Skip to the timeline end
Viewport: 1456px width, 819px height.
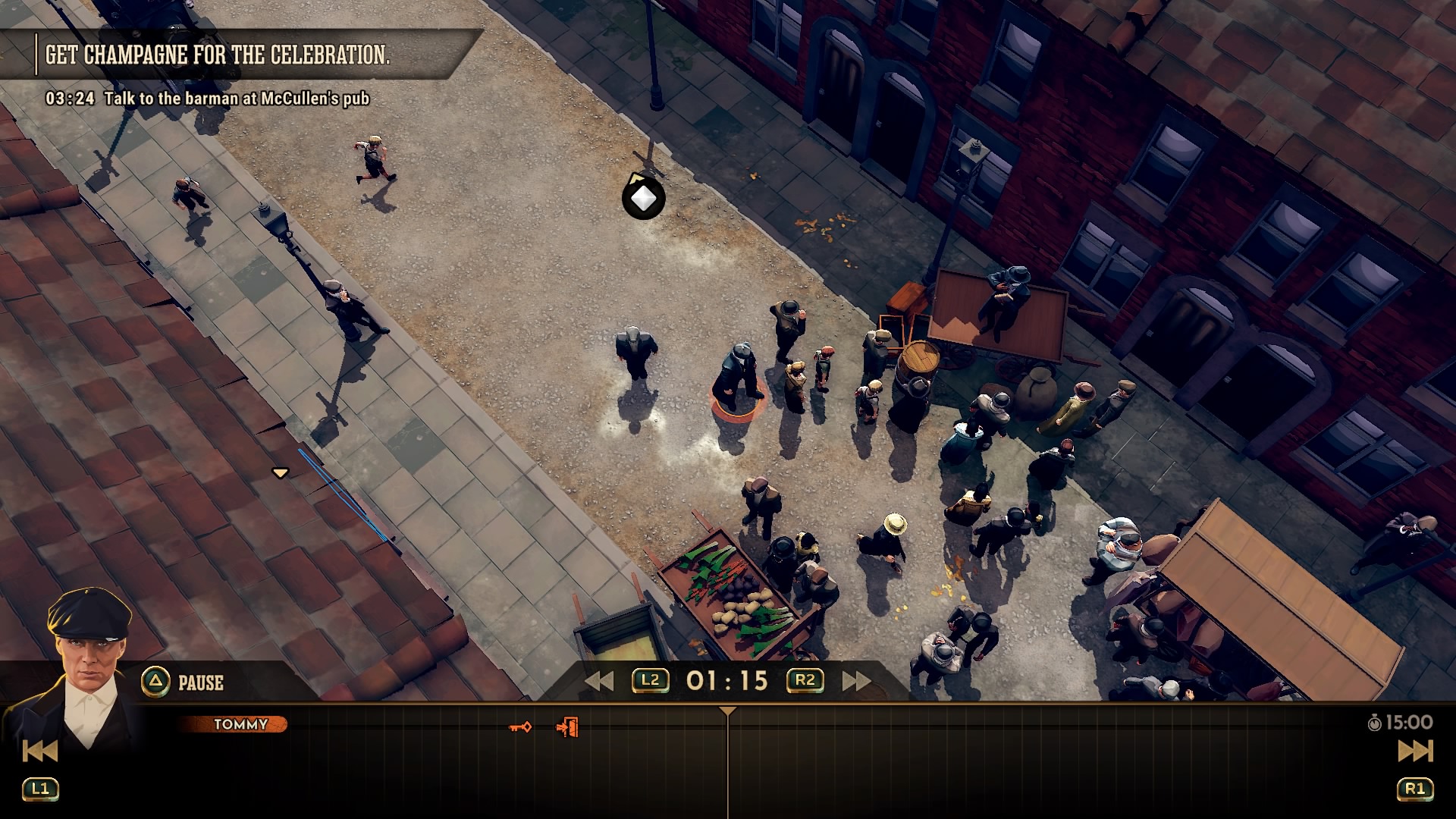1414,751
